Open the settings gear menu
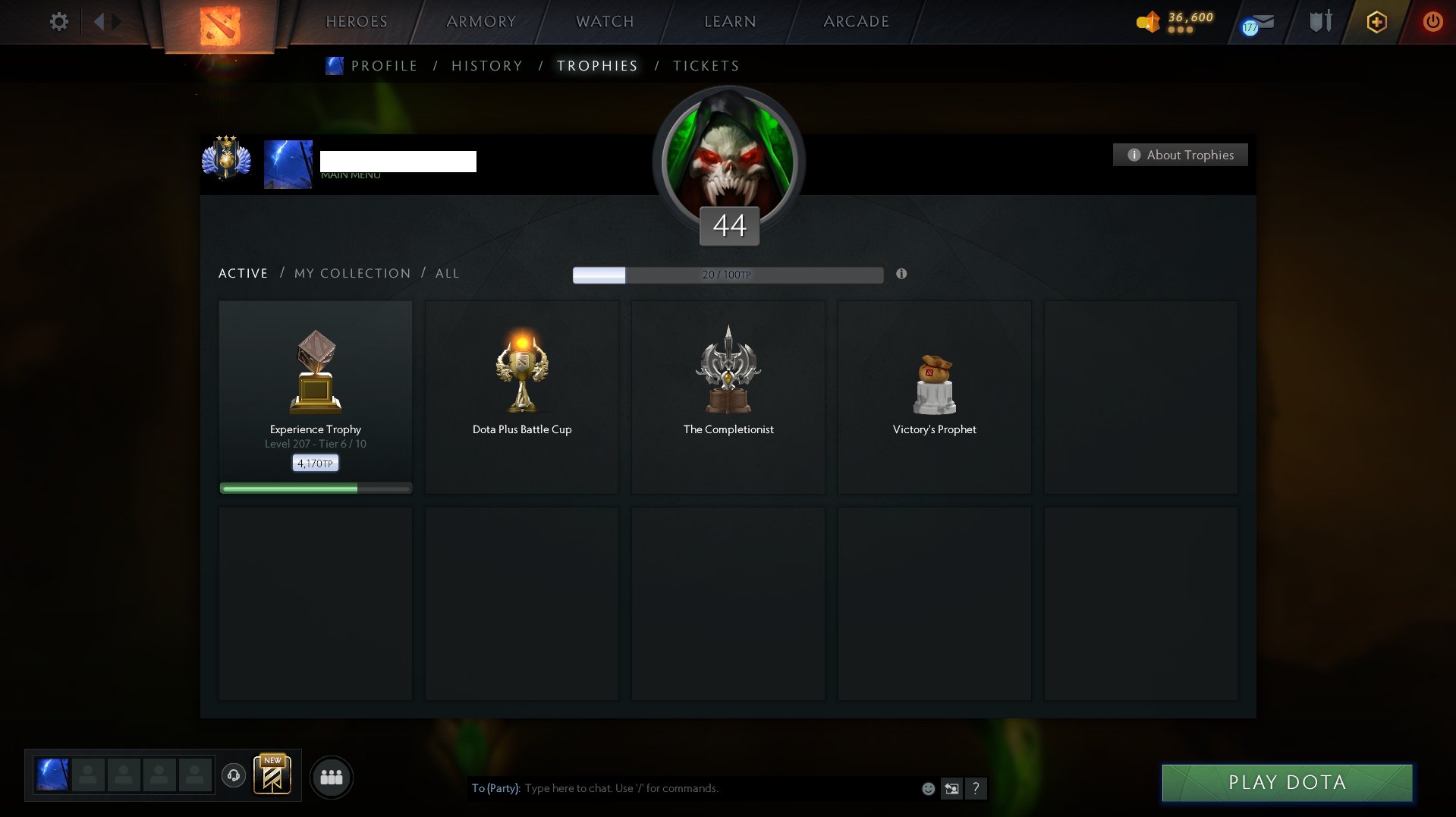This screenshot has width=1456, height=817. [58, 21]
